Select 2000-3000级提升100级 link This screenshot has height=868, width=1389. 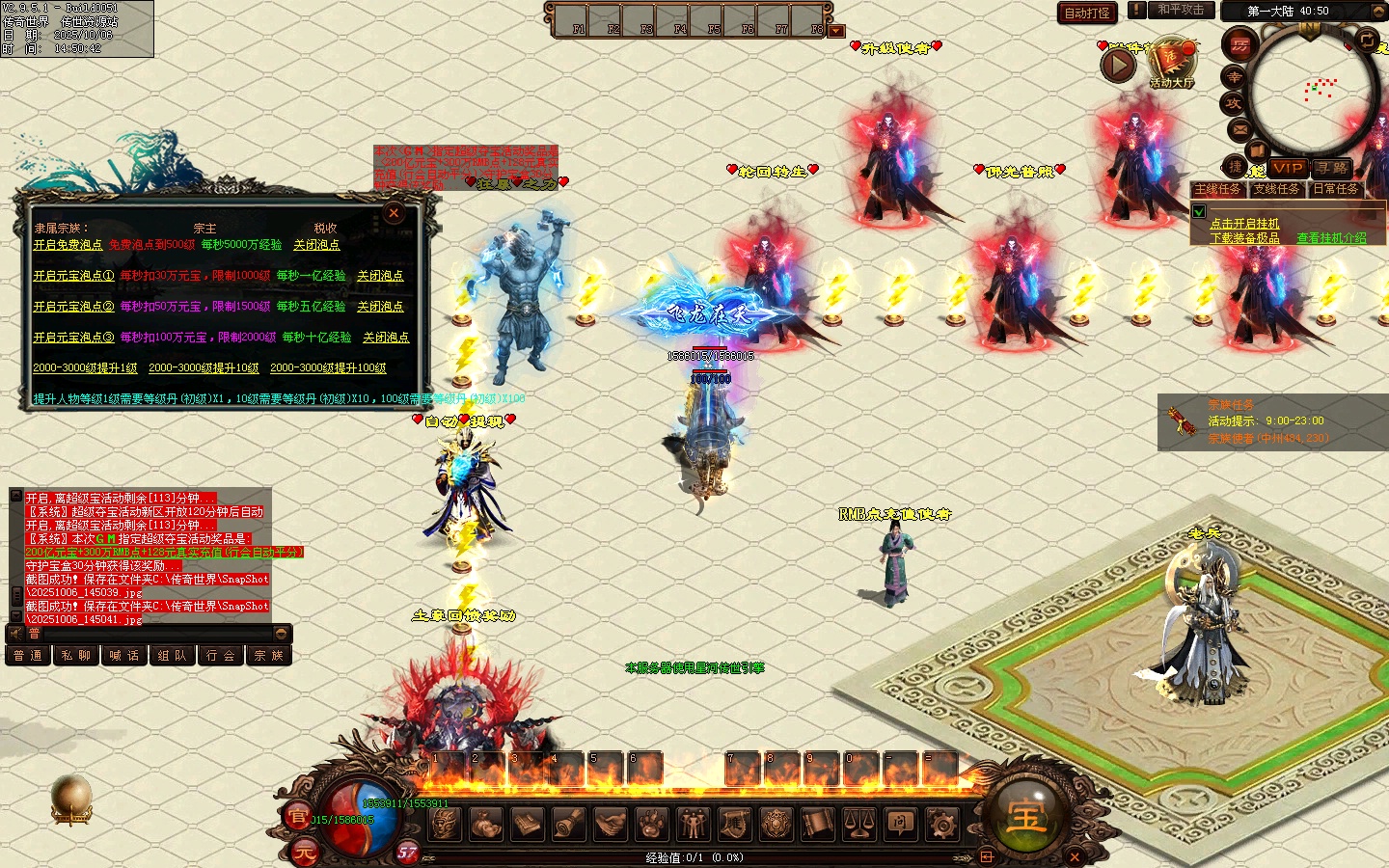(328, 368)
